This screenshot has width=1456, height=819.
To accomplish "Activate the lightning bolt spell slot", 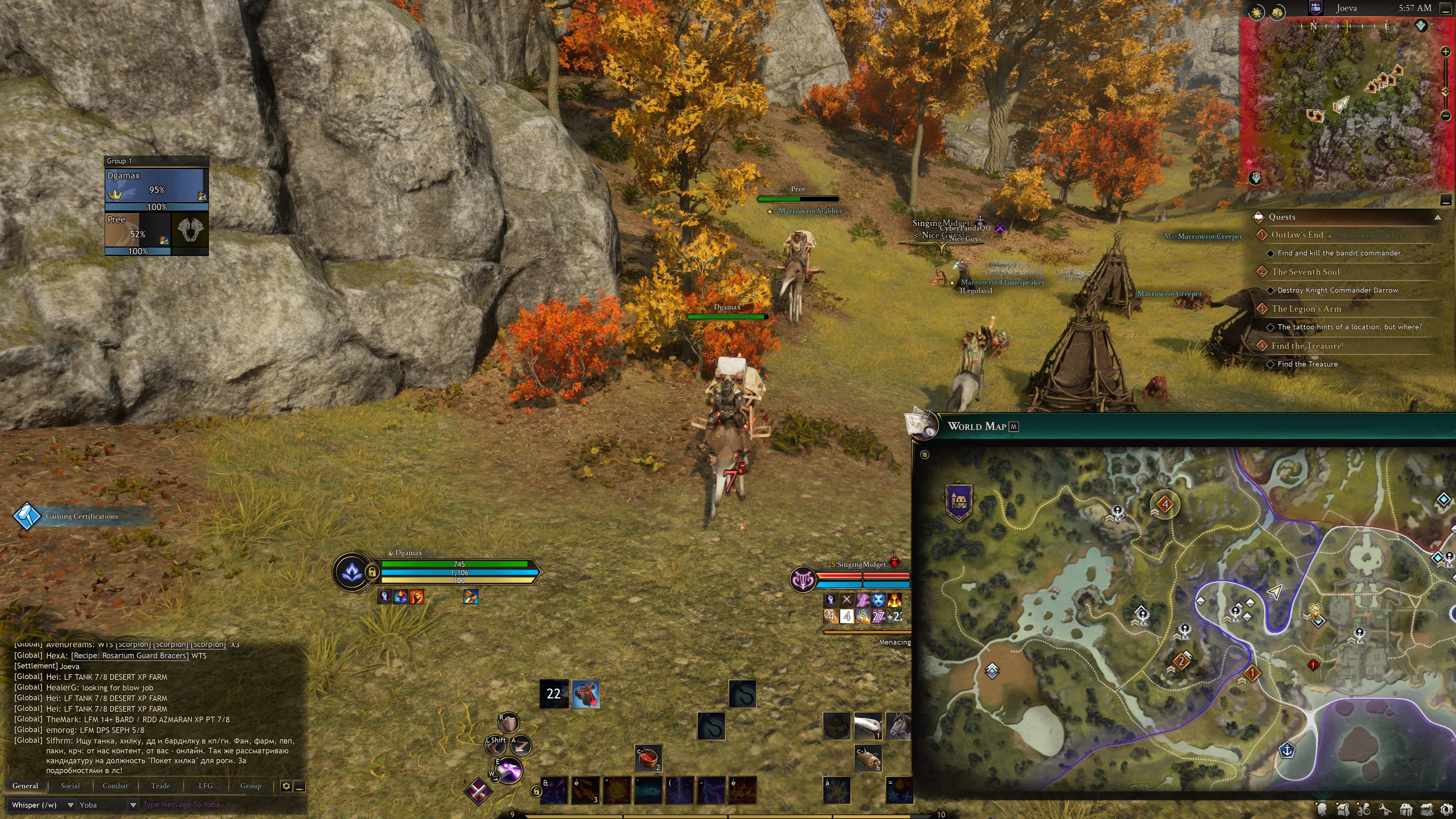I will pos(711,789).
